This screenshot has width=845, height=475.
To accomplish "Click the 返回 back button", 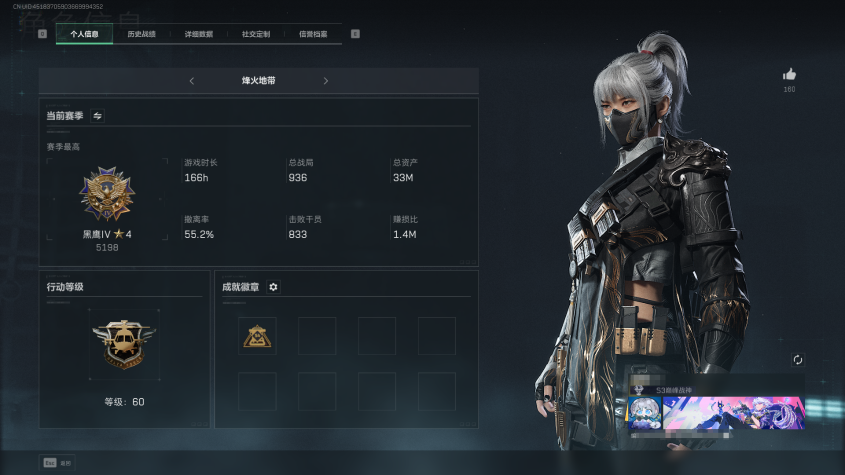I will click(x=57, y=462).
